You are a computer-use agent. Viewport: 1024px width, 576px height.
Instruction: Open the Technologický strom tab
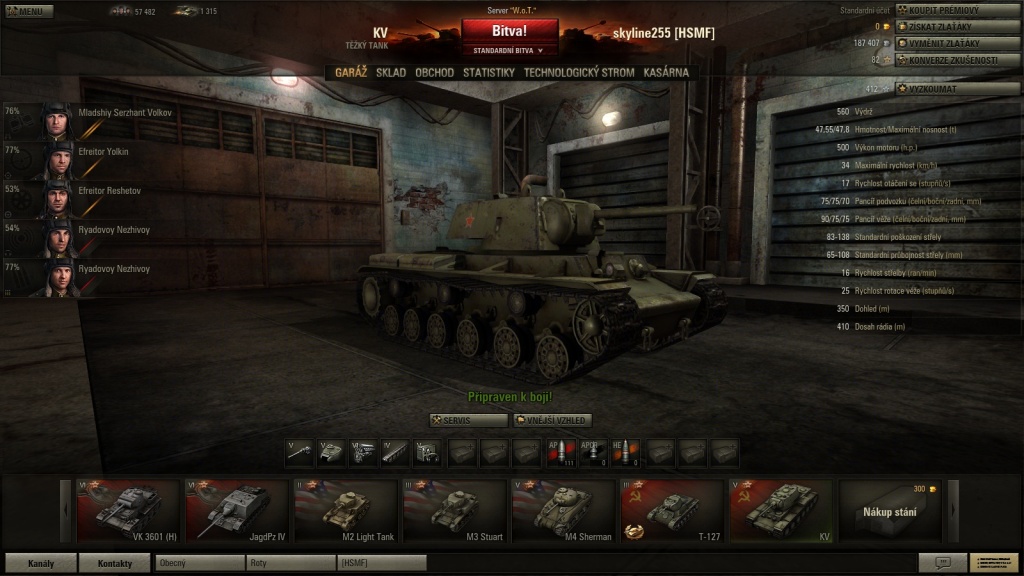pos(578,73)
